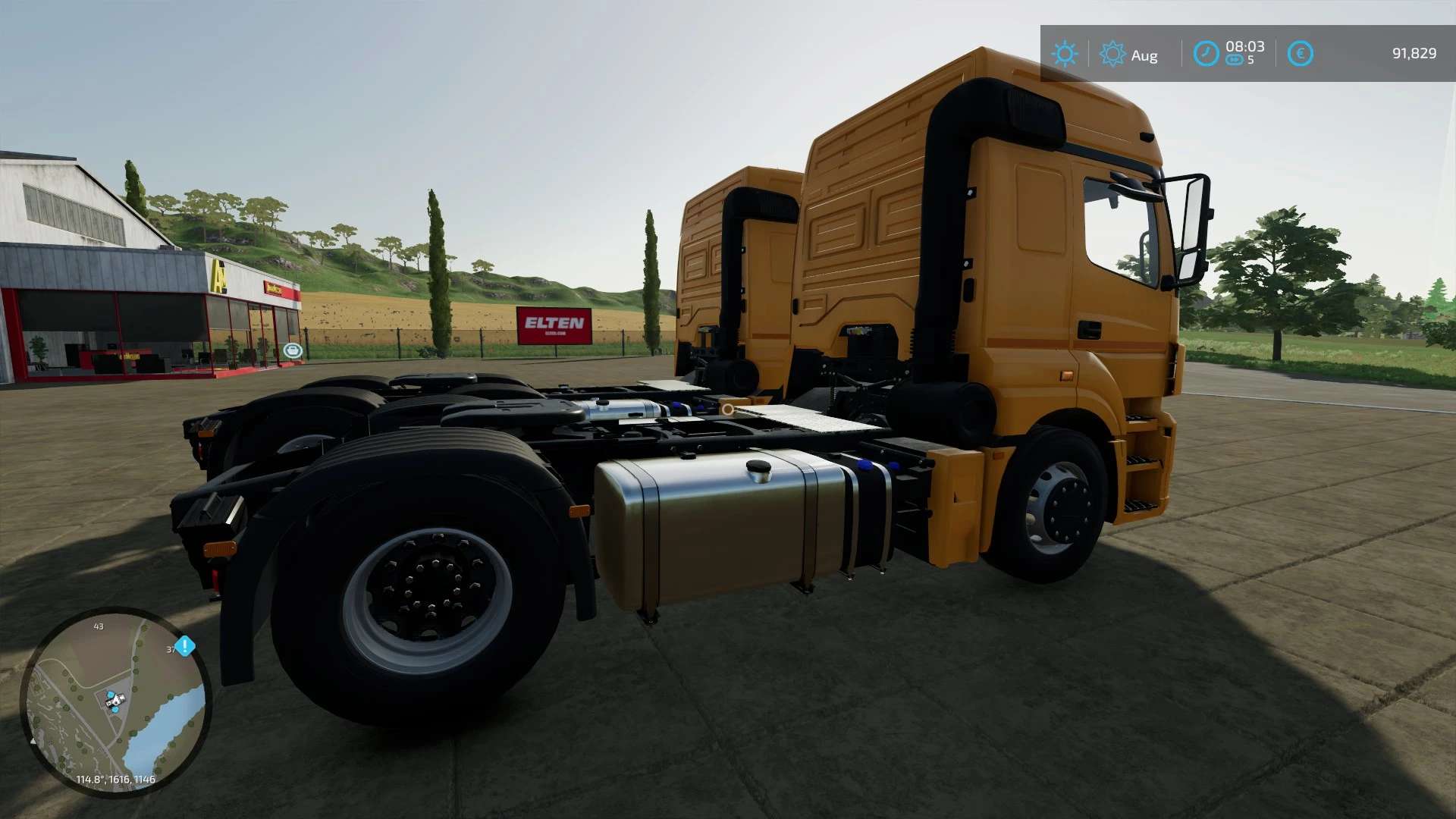This screenshot has width=1456, height=819.
Task: Toggle the 08:03 clock display
Action: point(1245,47)
